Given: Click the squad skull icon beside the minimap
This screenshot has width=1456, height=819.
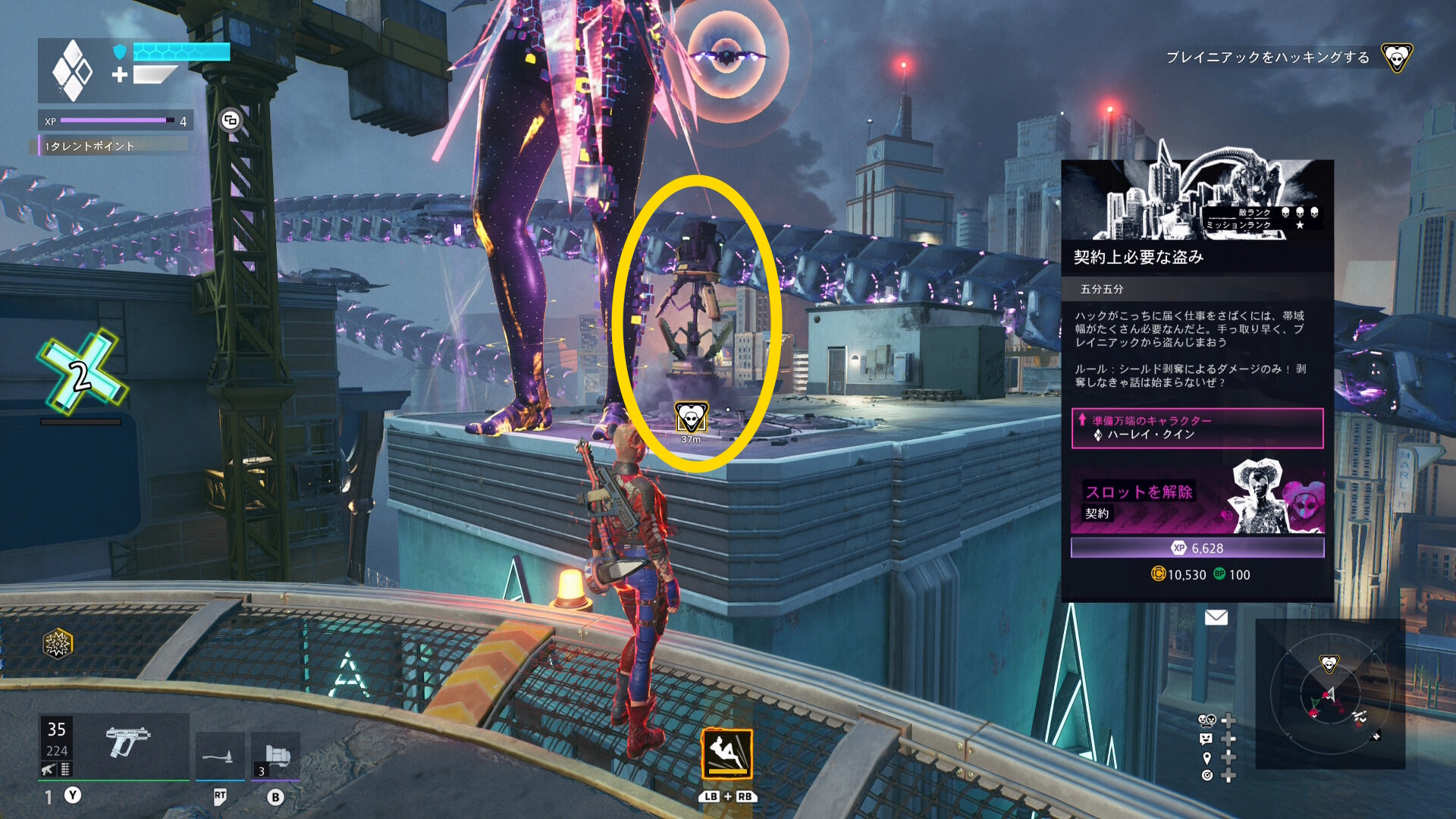Looking at the screenshot, I should (x=1207, y=720).
